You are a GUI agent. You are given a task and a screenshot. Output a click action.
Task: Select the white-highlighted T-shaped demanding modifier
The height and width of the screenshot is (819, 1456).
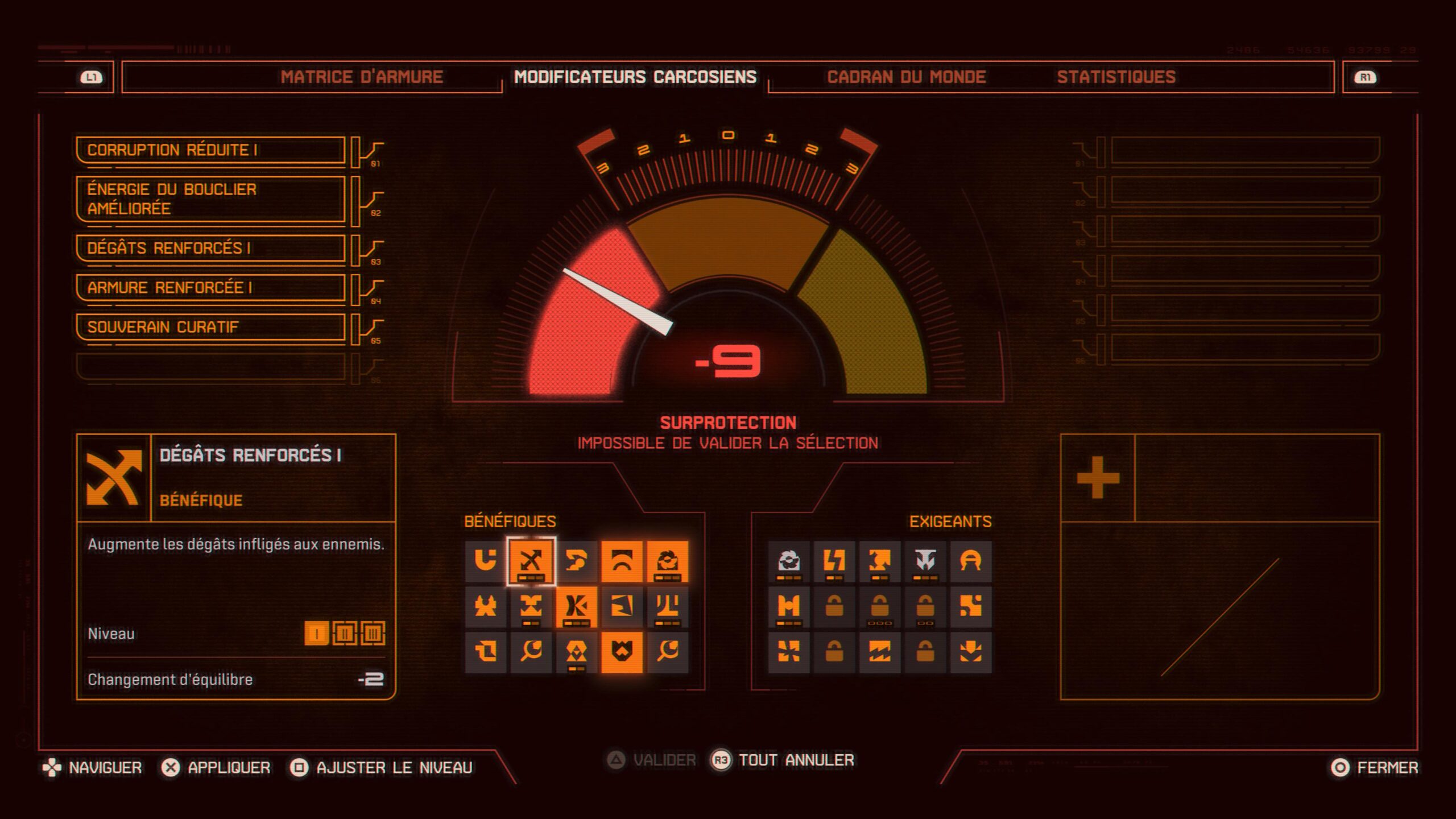coord(925,561)
